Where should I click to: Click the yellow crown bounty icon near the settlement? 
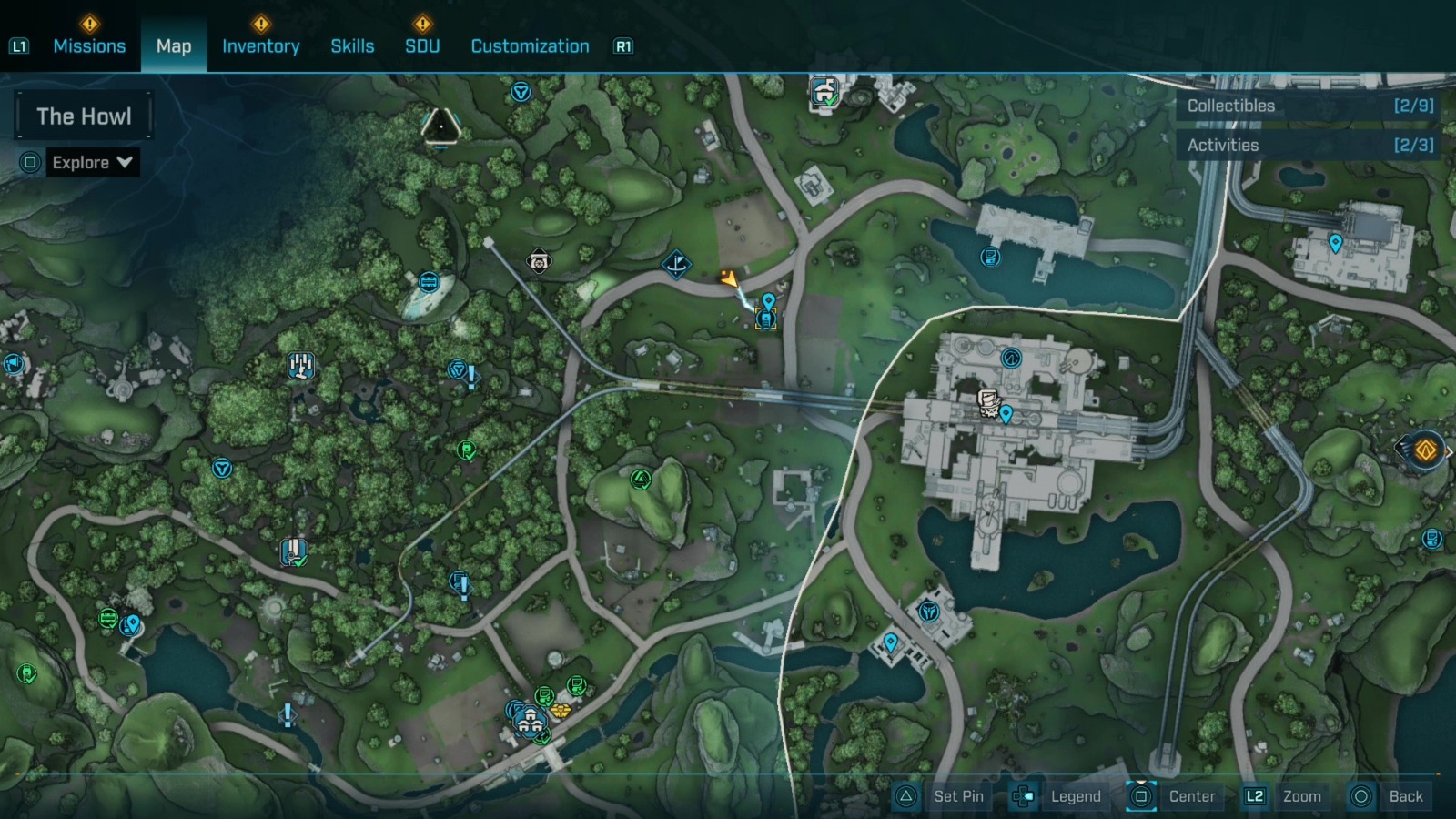[561, 711]
